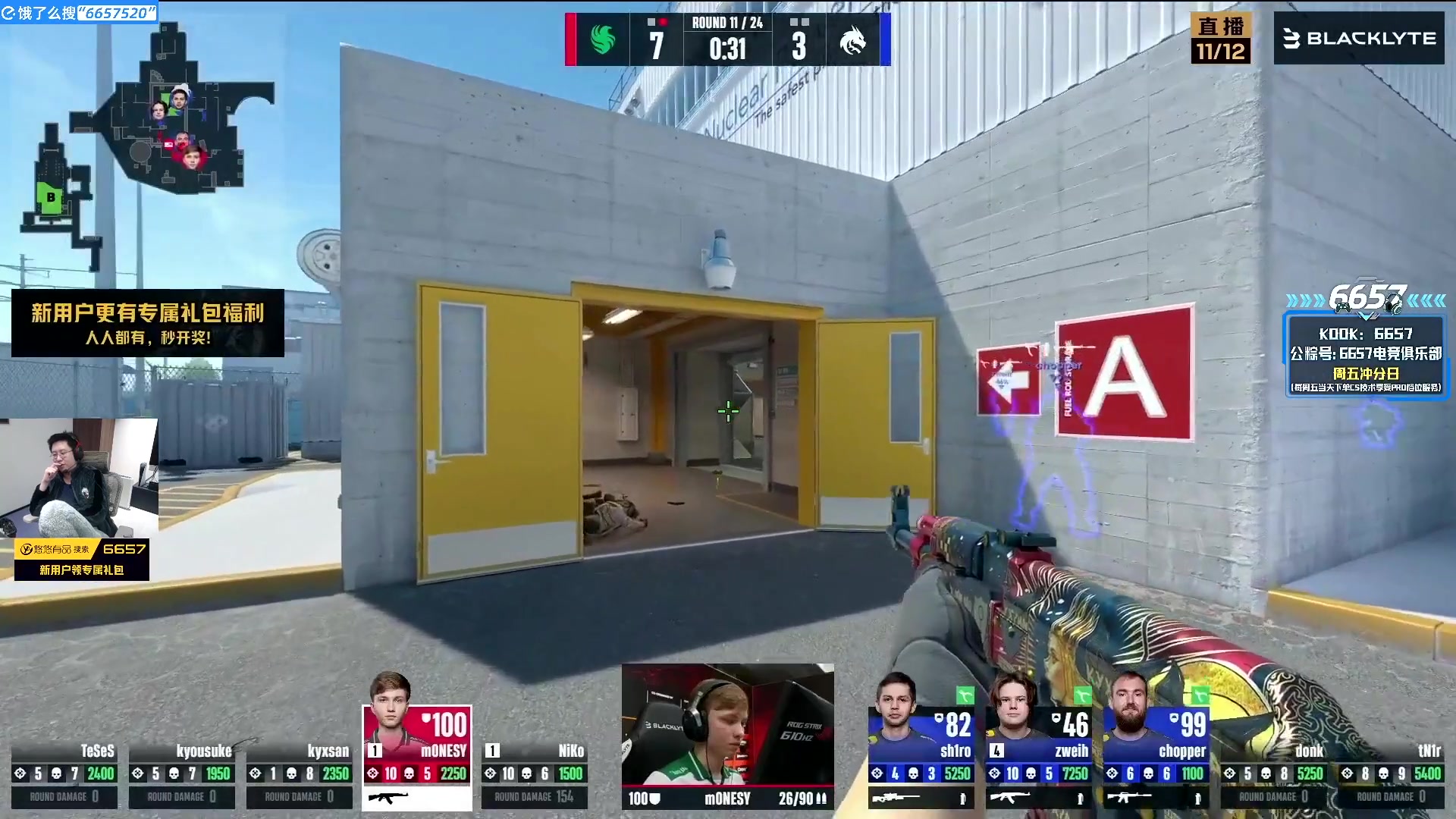
Task: Select TeSeS player card
Action: 64,773
